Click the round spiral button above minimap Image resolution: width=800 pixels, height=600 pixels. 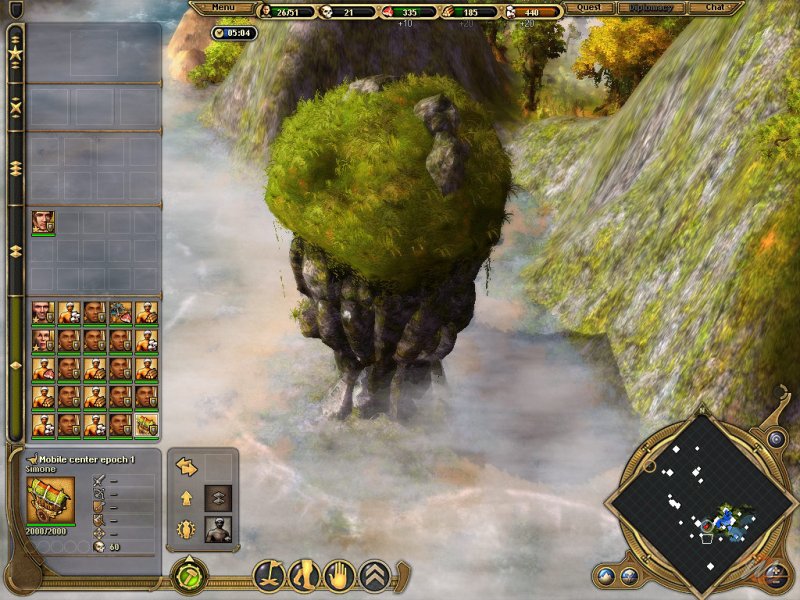point(776,438)
